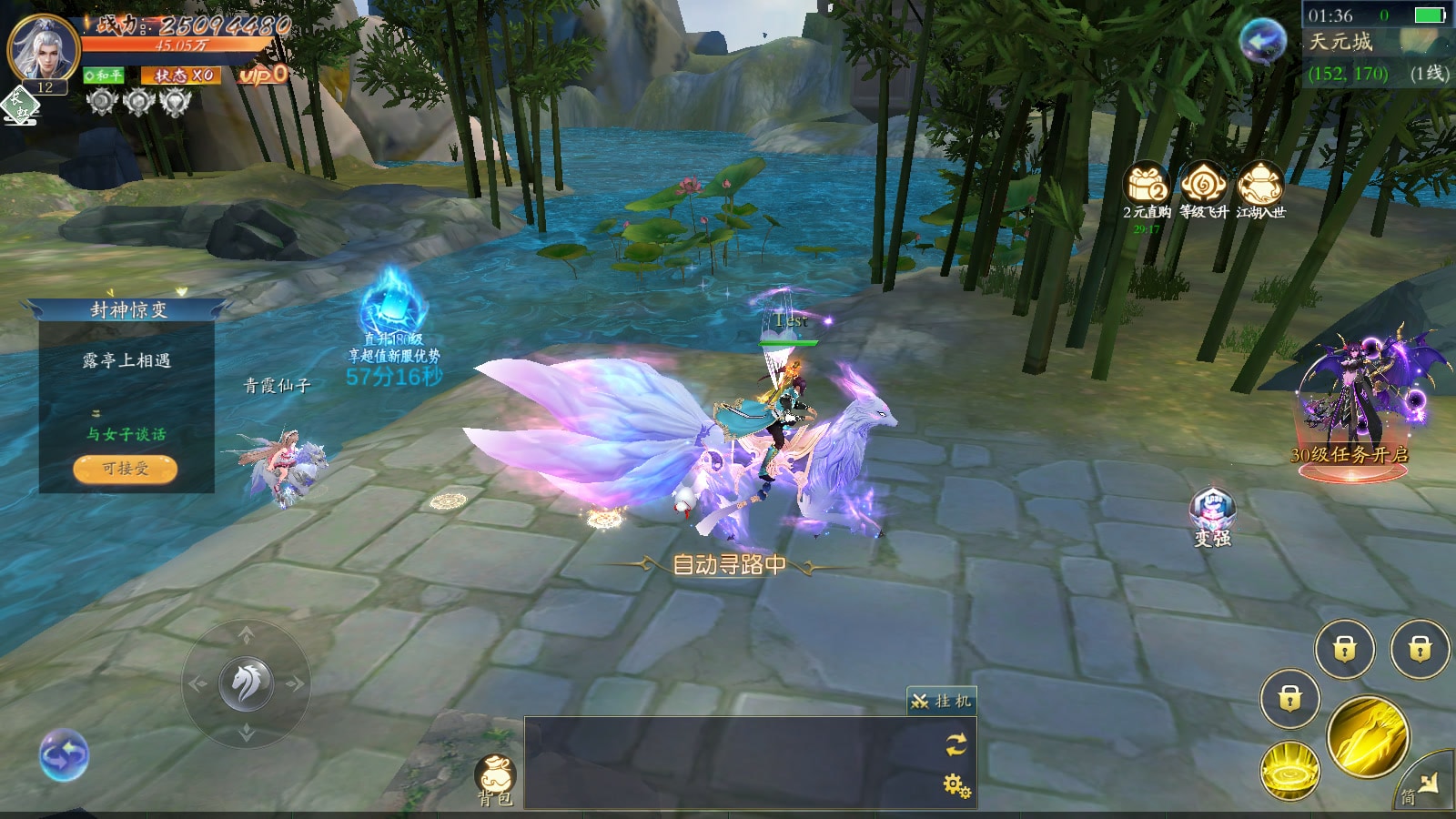Screen dimensions: 1456x819
Task: Tap the horse mount joystick center
Action: pos(246,683)
